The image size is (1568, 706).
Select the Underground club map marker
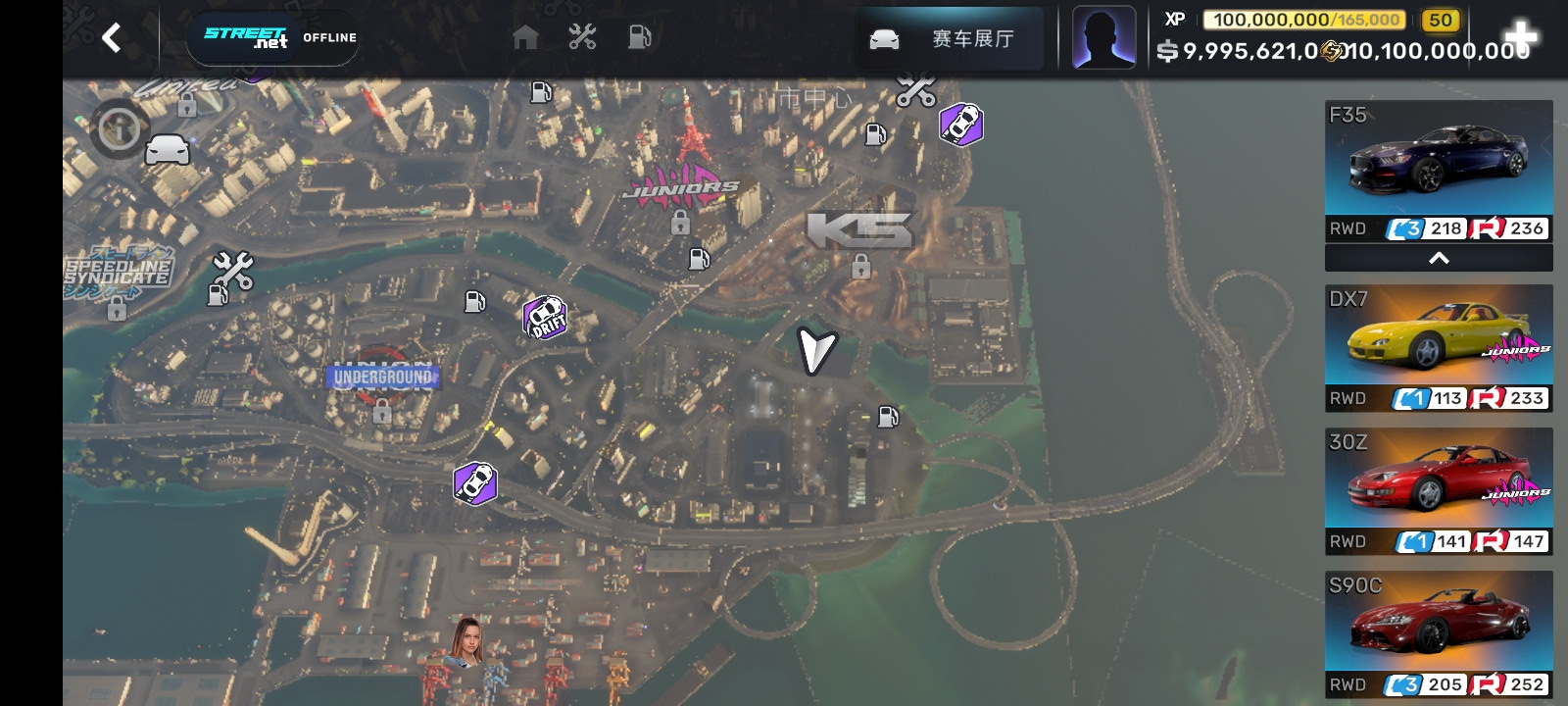click(382, 378)
